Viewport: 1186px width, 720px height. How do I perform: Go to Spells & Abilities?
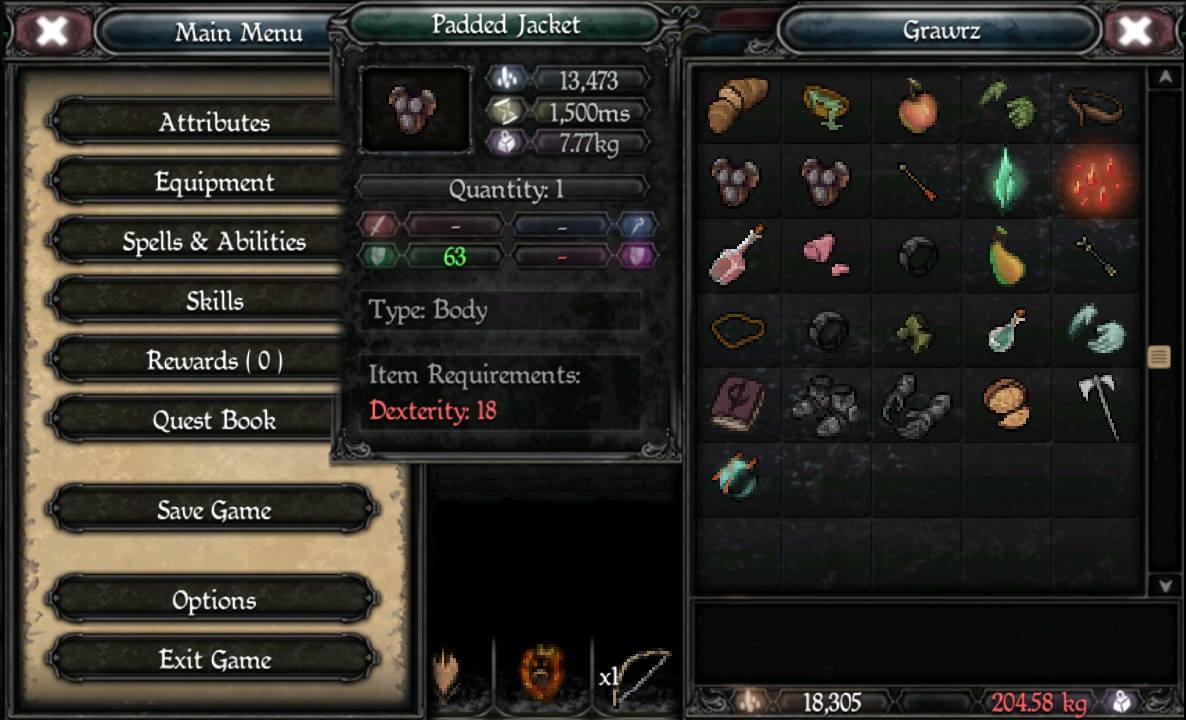pyautogui.click(x=214, y=242)
